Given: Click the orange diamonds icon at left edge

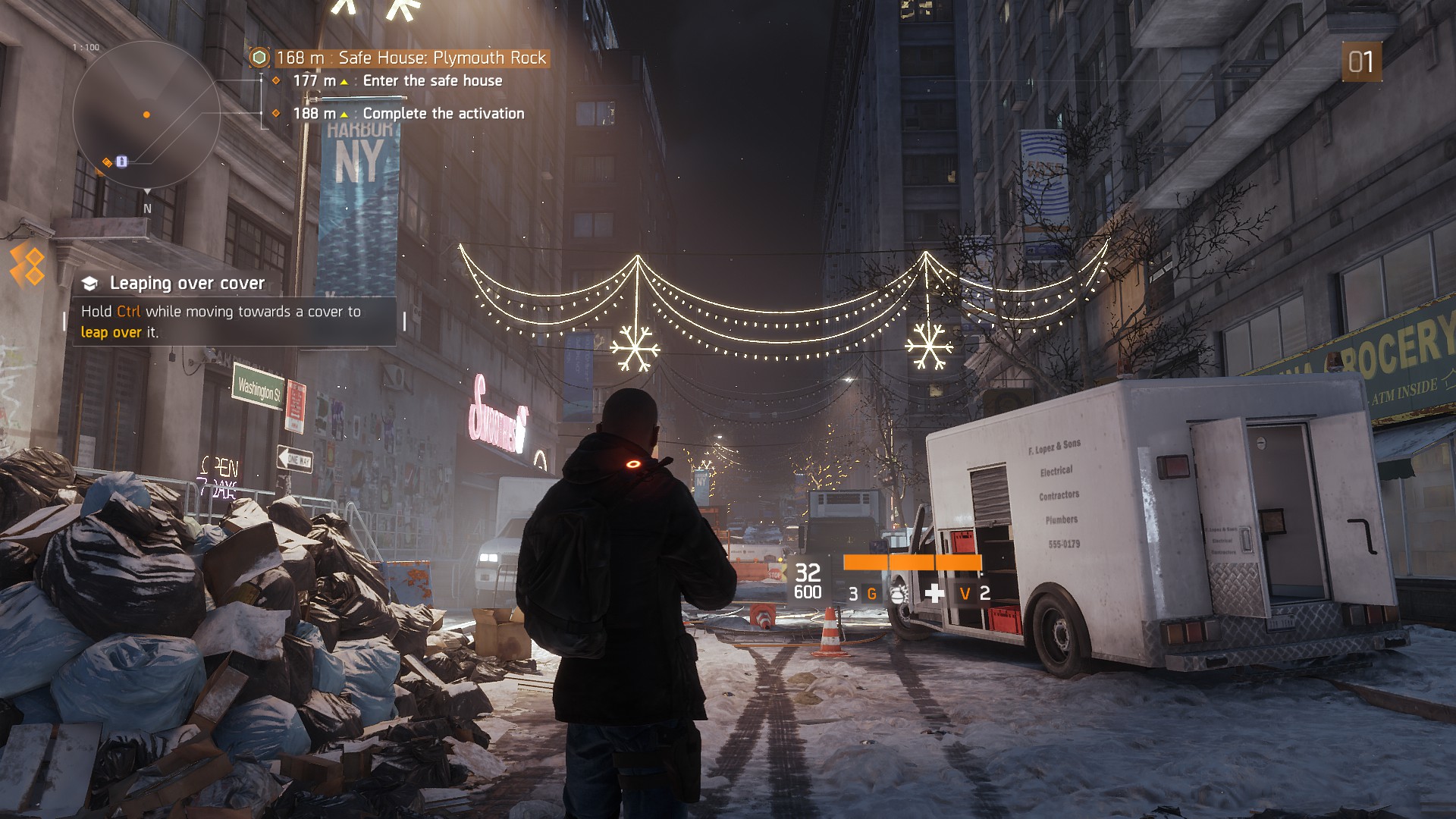Looking at the screenshot, I should [27, 265].
